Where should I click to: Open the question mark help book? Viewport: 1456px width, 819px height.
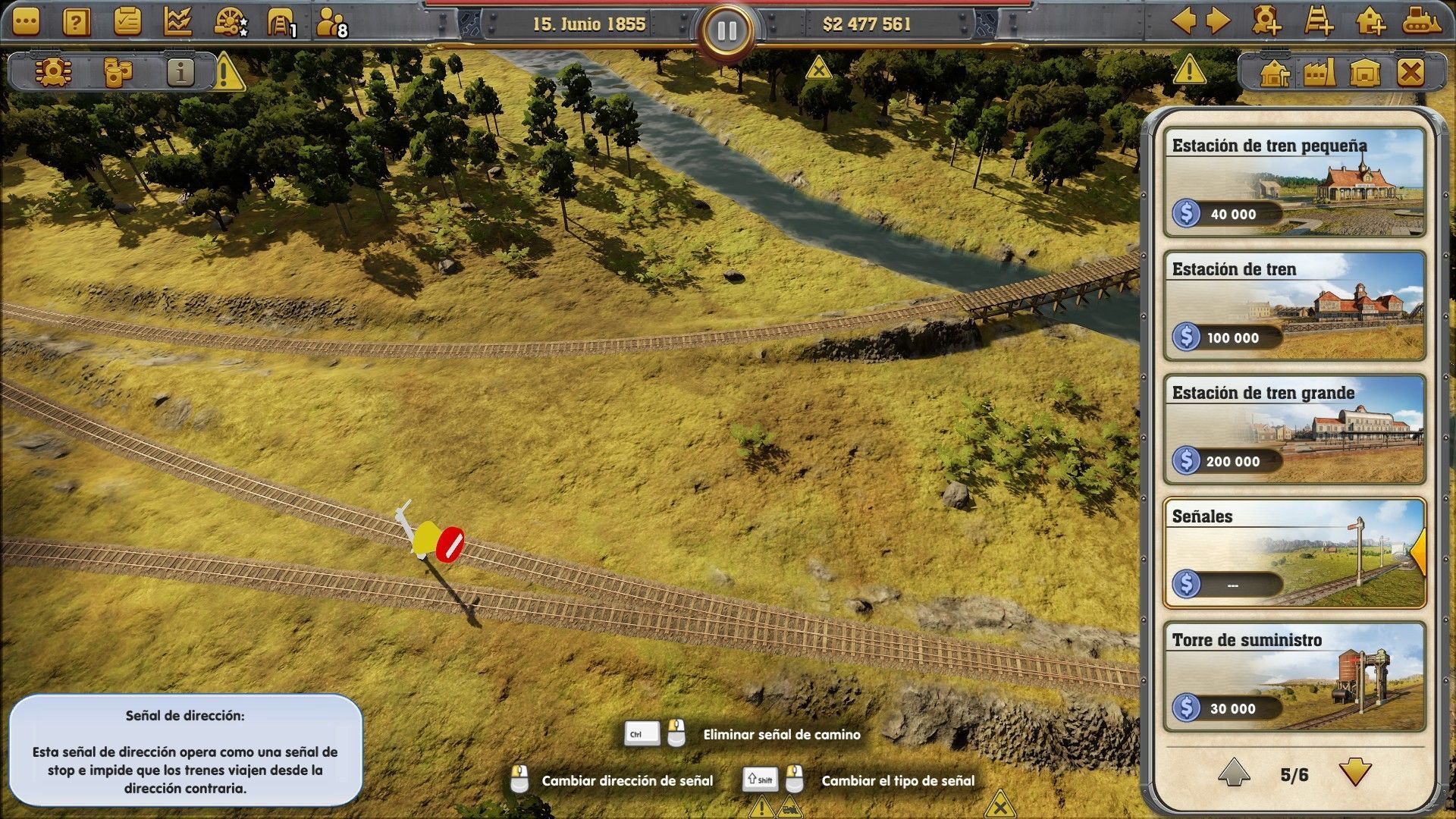76,22
